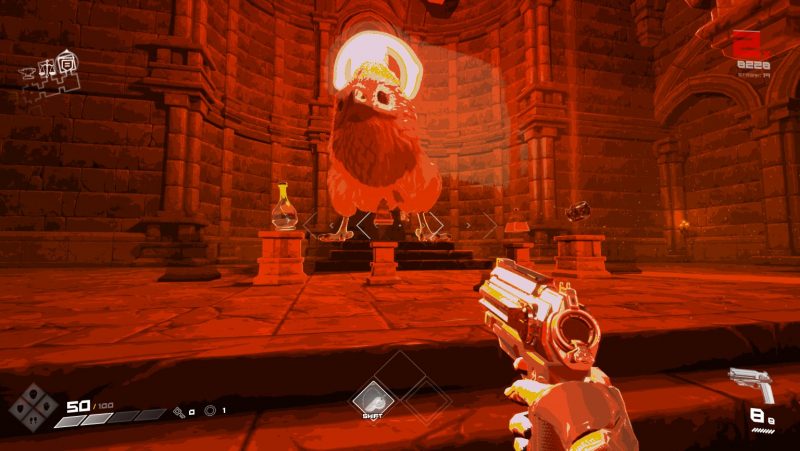Click the current room marker on minimap
The width and height of the screenshot is (800, 451).
(x=65, y=61)
